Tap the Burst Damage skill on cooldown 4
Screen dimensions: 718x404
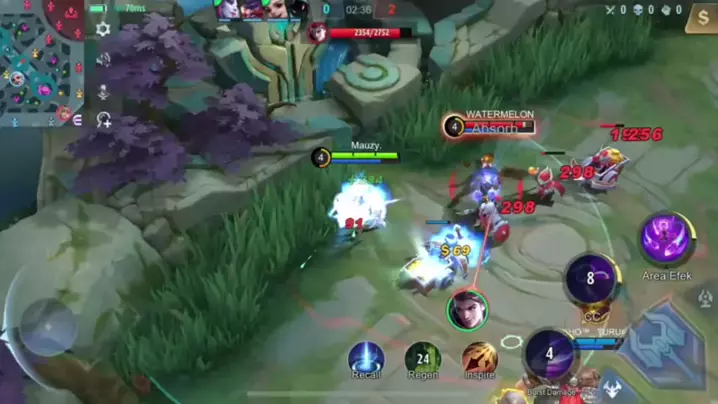pos(550,355)
